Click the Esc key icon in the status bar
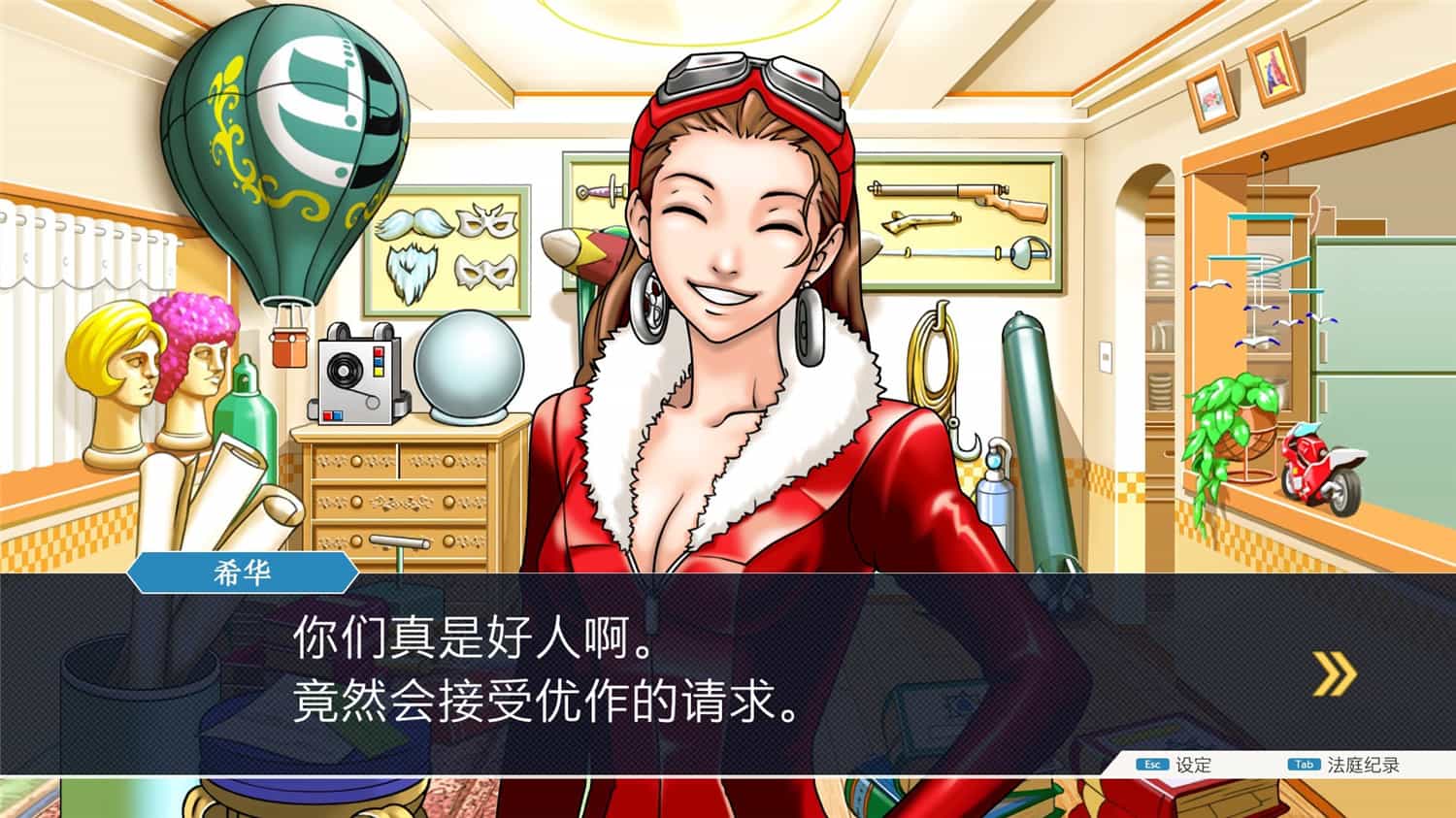The image size is (1456, 818). pyautogui.click(x=1150, y=766)
